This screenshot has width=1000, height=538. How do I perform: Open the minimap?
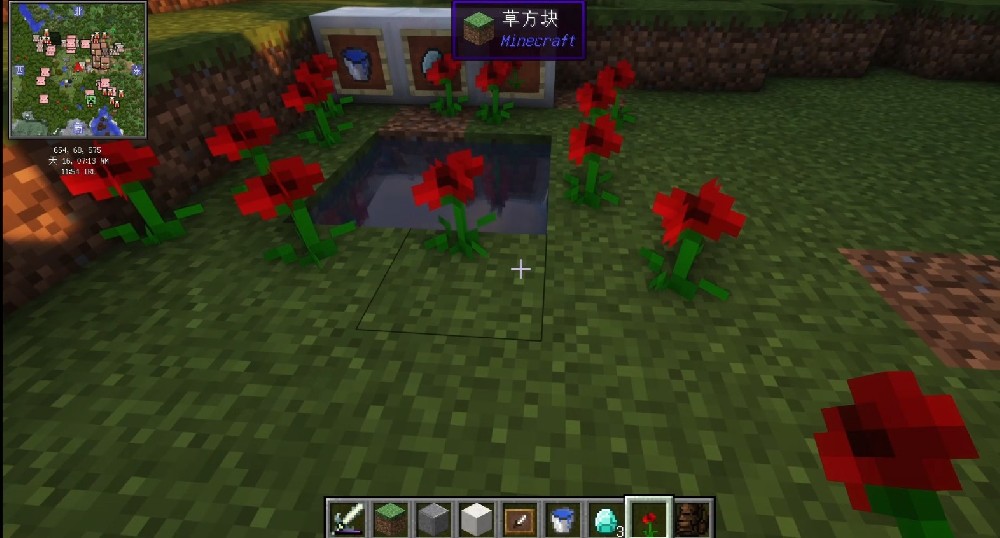click(78, 69)
